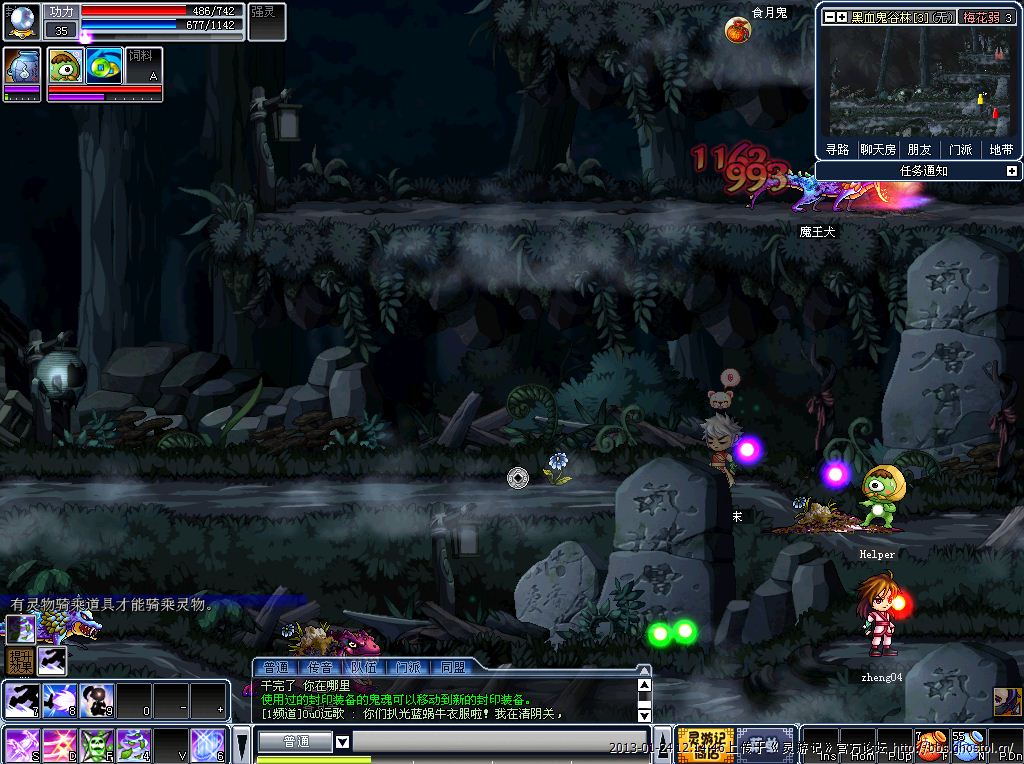Click the minimap minus button
1024x764 pixels.
[829, 17]
